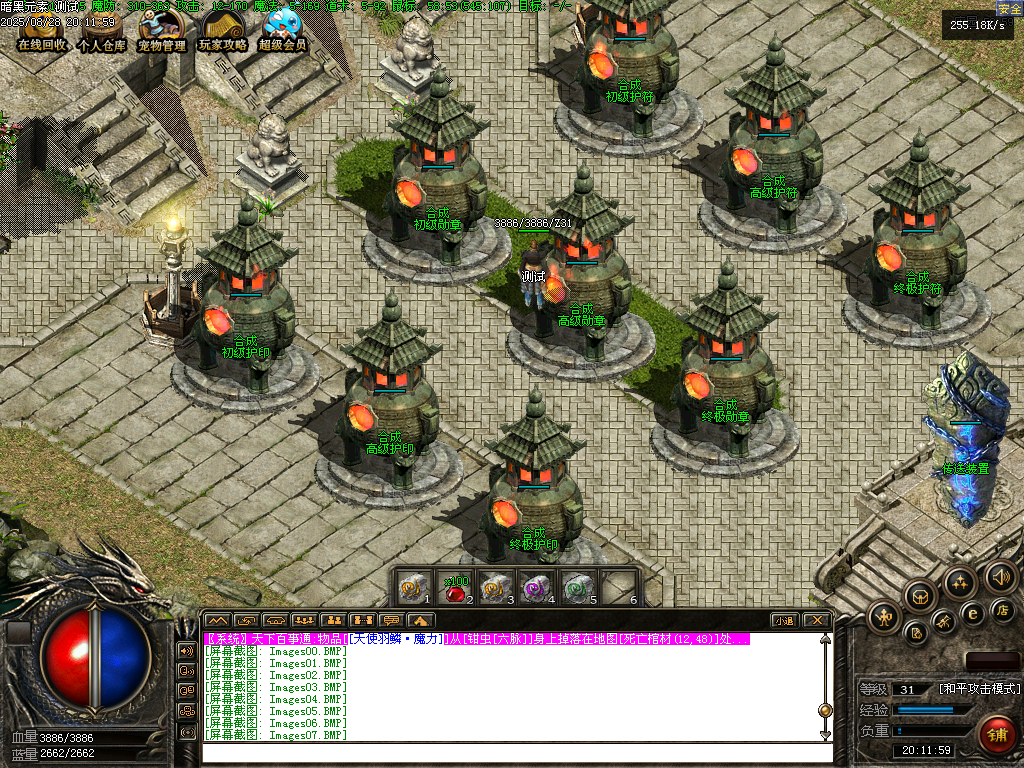Open the character panel with the figure icon
The width and height of the screenshot is (1024, 768).
click(x=884, y=617)
